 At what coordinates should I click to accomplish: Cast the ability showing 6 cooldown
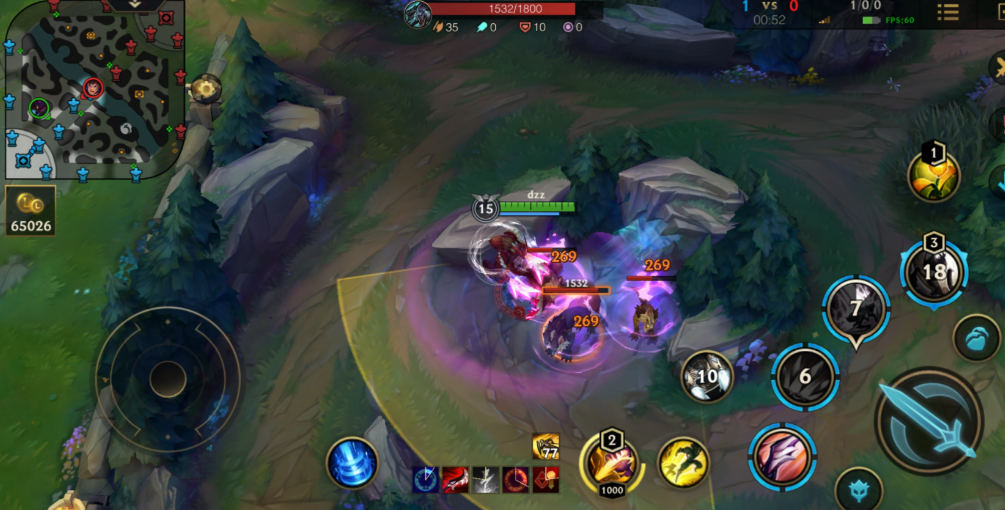pyautogui.click(x=805, y=376)
